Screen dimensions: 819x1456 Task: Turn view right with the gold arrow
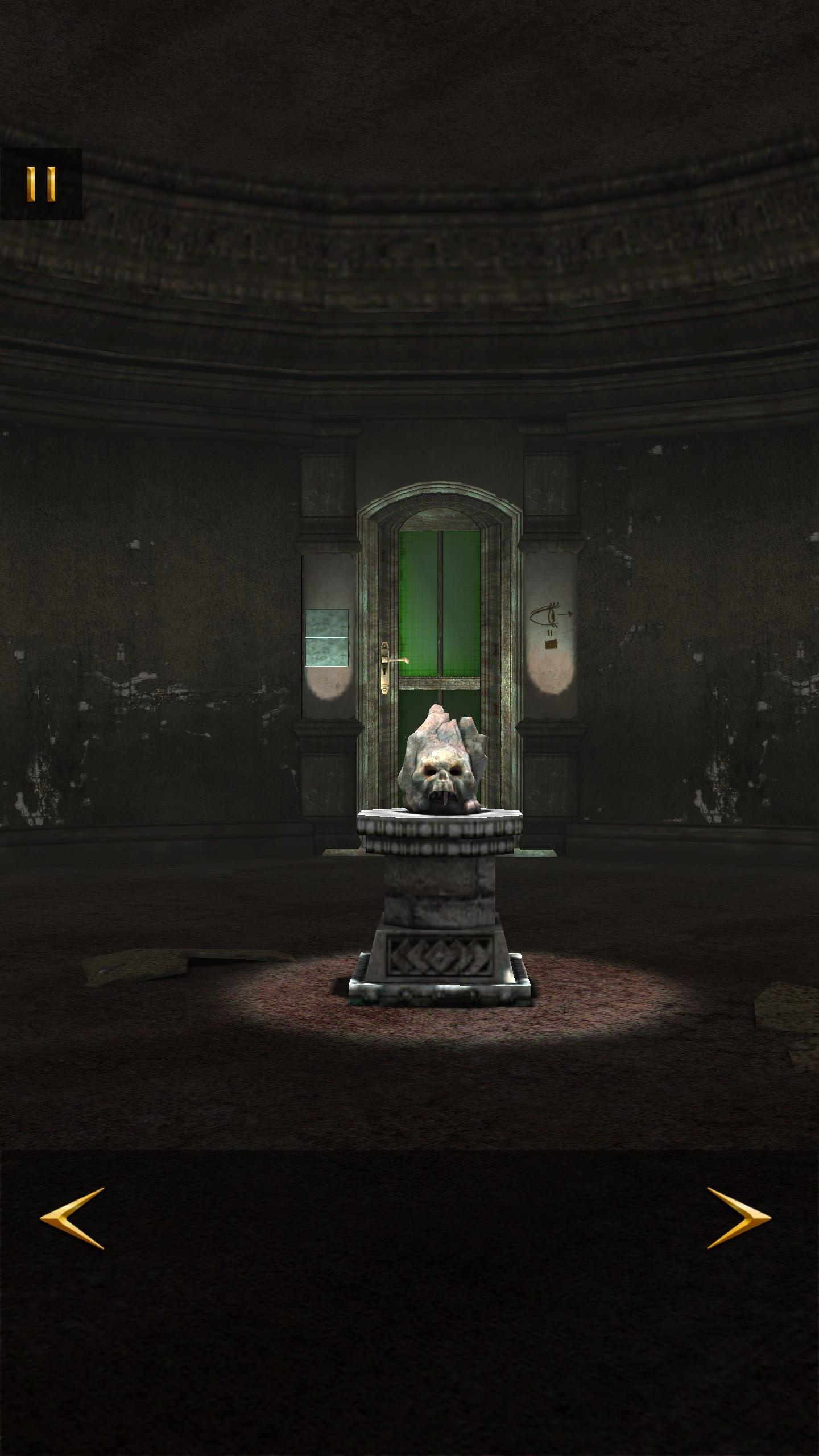tap(739, 1218)
